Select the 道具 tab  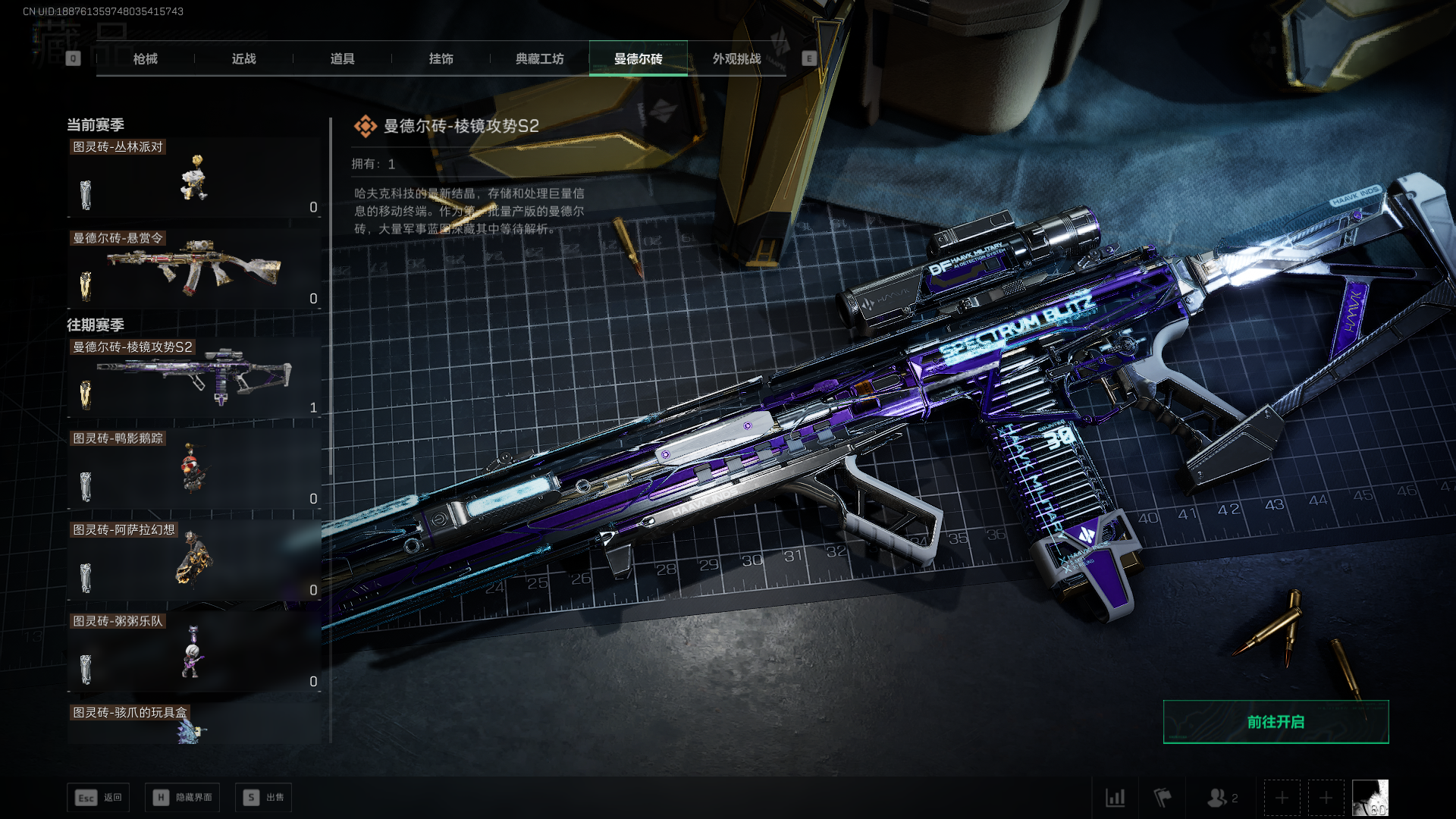coord(342,59)
